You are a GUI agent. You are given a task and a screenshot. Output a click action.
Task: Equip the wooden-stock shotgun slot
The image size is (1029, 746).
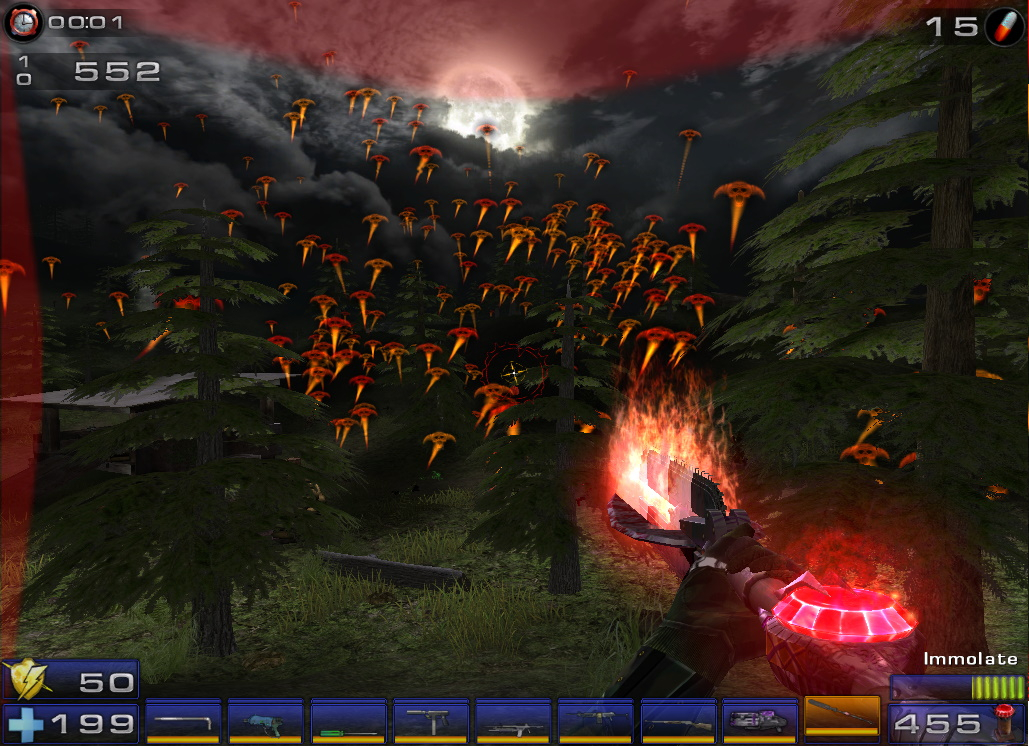678,720
